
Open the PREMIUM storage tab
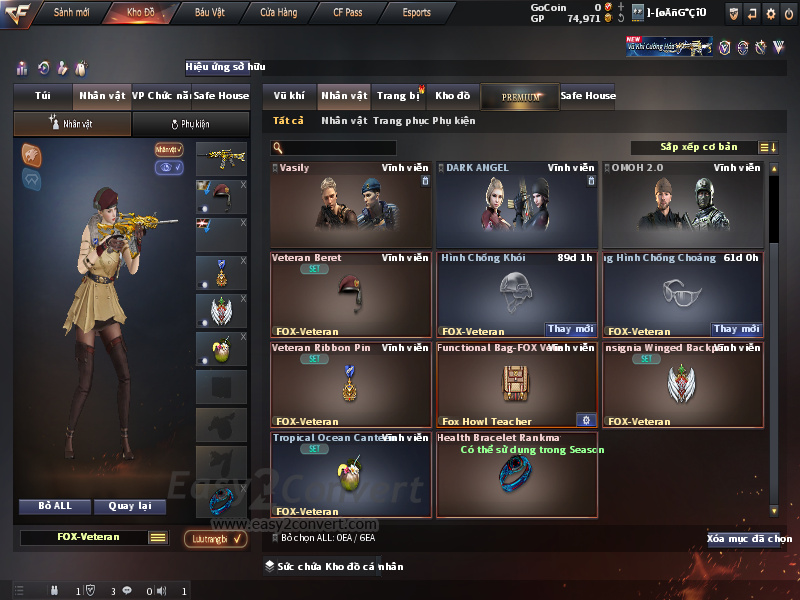tap(520, 96)
